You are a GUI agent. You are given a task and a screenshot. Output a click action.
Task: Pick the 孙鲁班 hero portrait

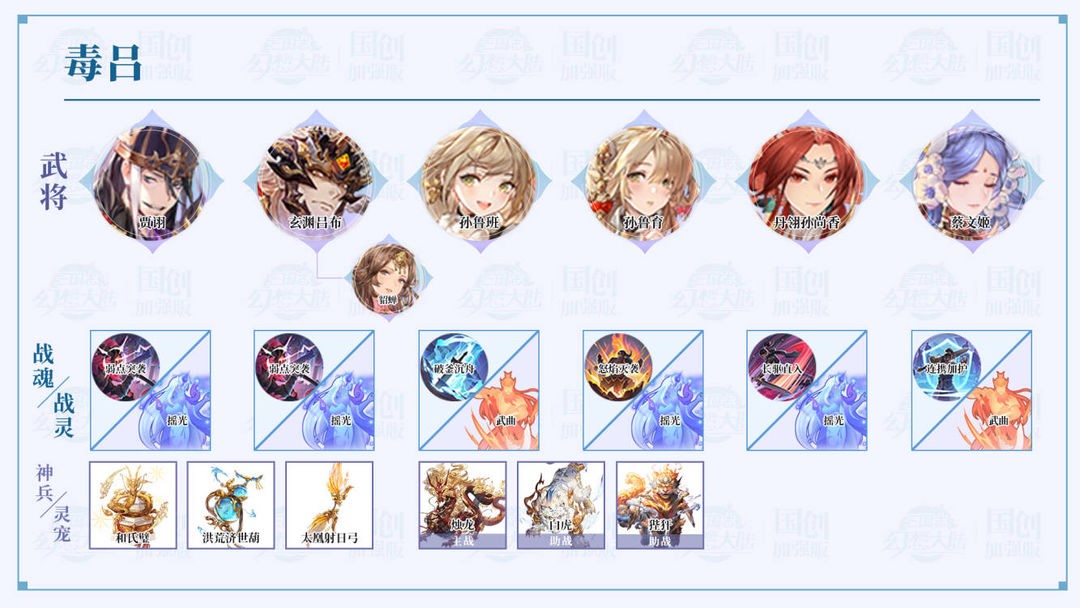(478, 180)
